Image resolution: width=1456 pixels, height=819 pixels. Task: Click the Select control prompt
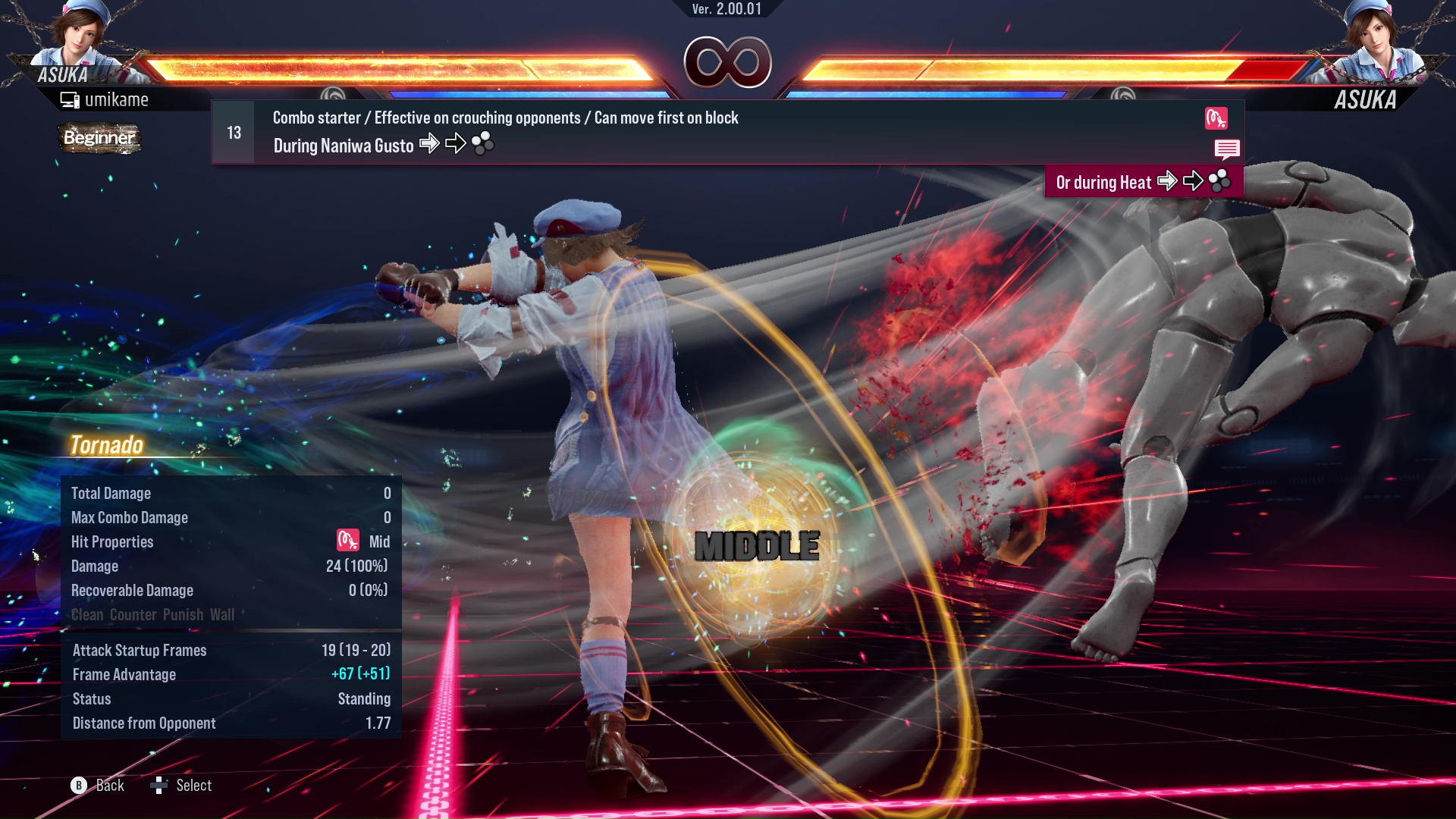point(180,785)
